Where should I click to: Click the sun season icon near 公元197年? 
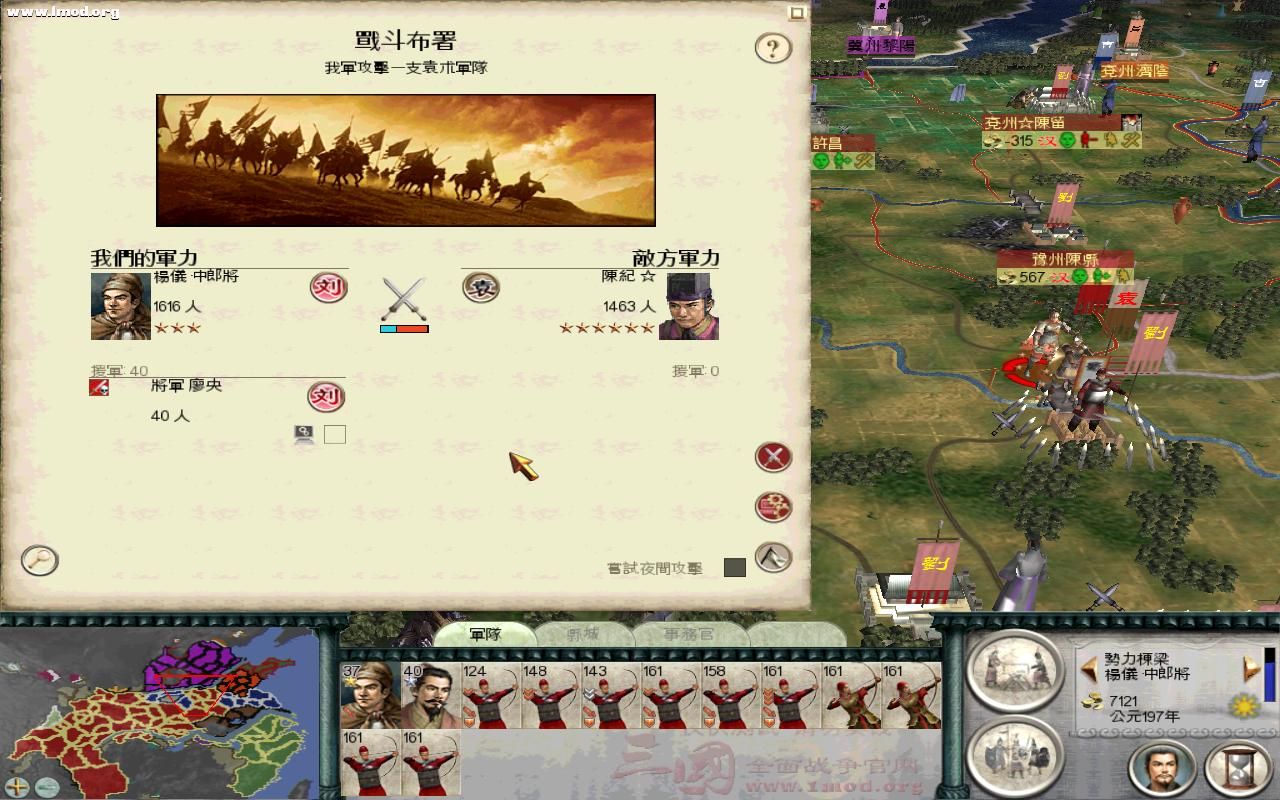click(1242, 706)
